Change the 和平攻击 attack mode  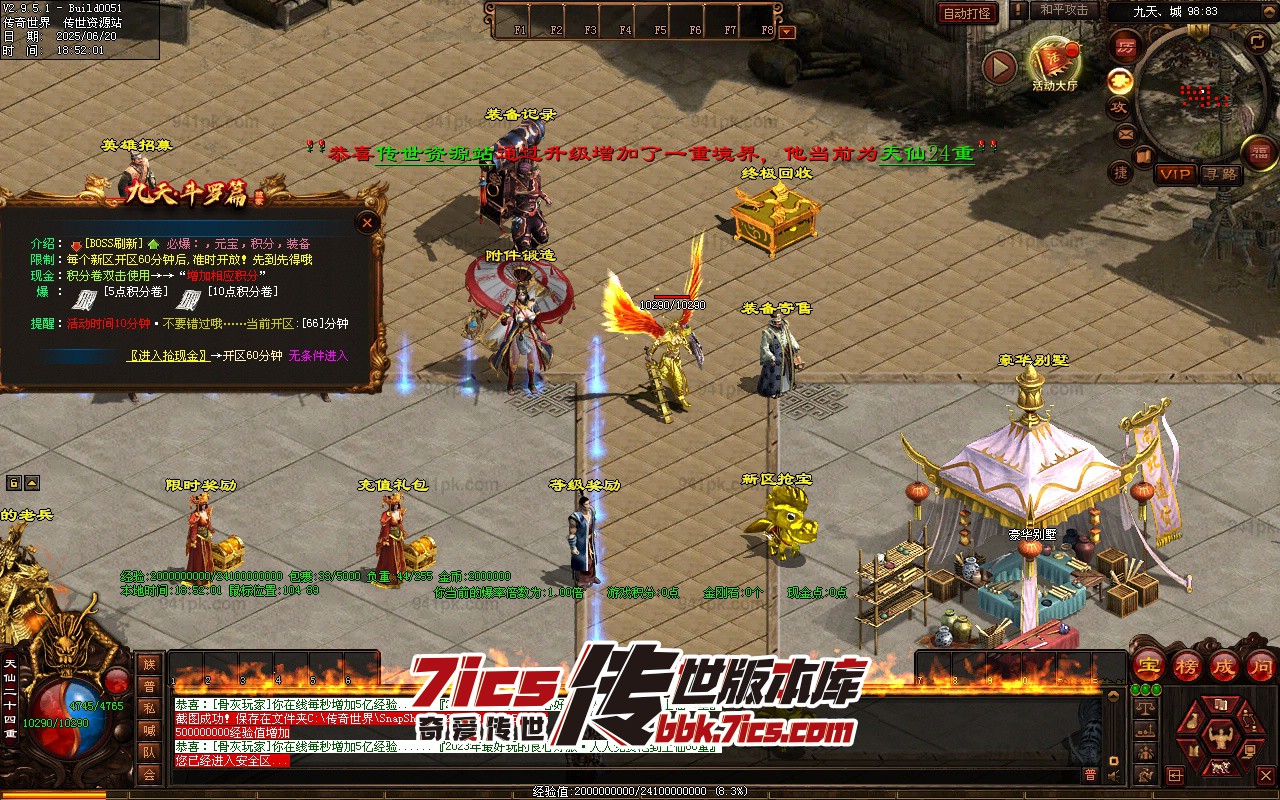(x=1063, y=10)
